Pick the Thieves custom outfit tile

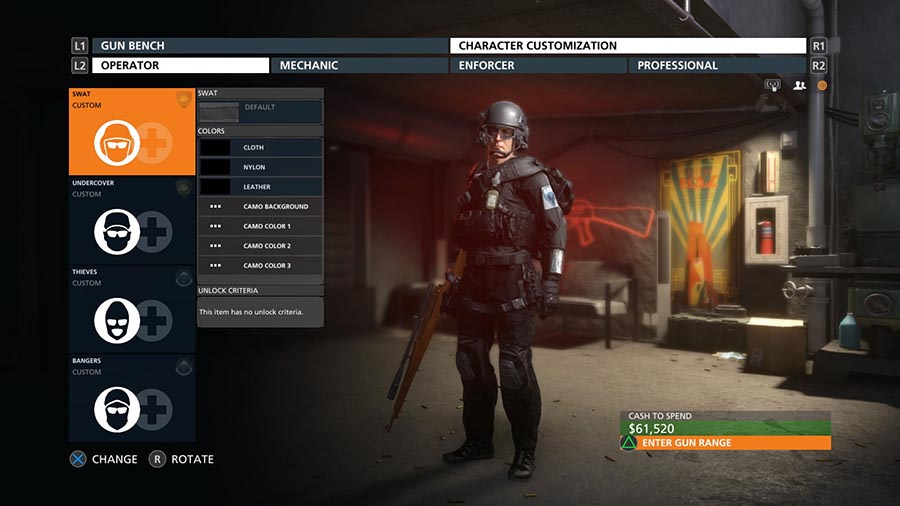coord(132,309)
